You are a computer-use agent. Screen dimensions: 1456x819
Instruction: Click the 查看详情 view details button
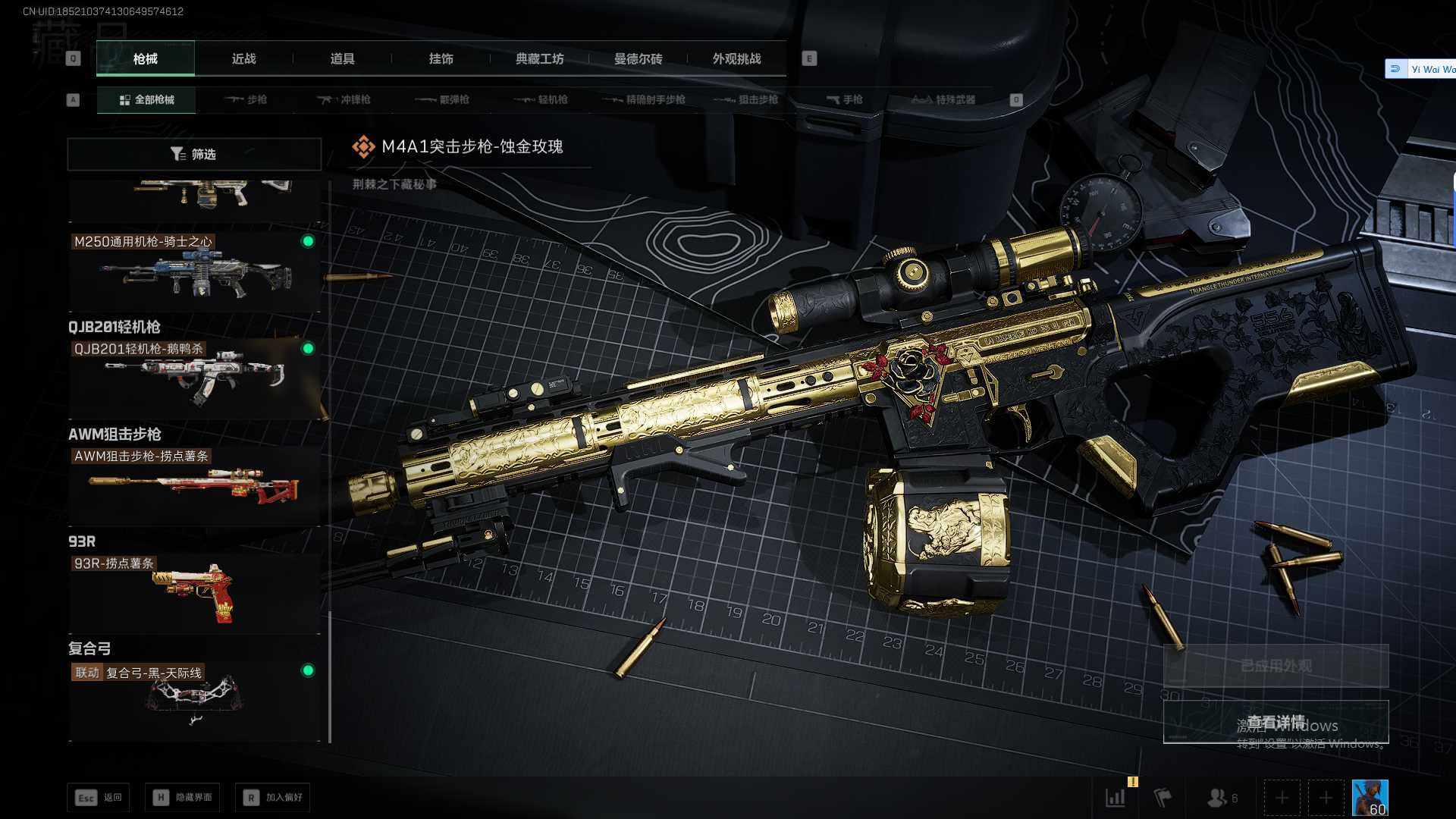(x=1276, y=722)
